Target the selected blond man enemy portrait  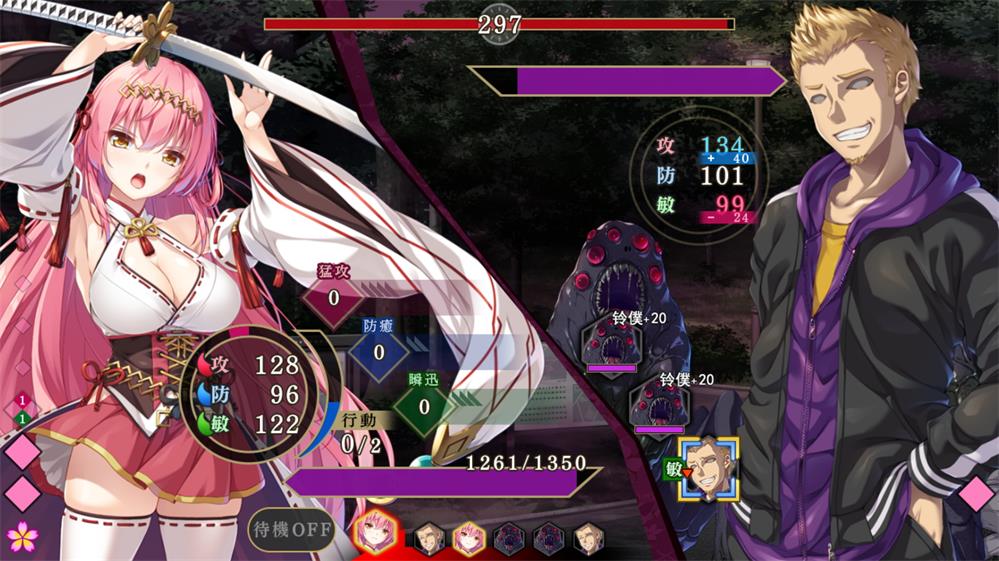pyautogui.click(x=708, y=468)
